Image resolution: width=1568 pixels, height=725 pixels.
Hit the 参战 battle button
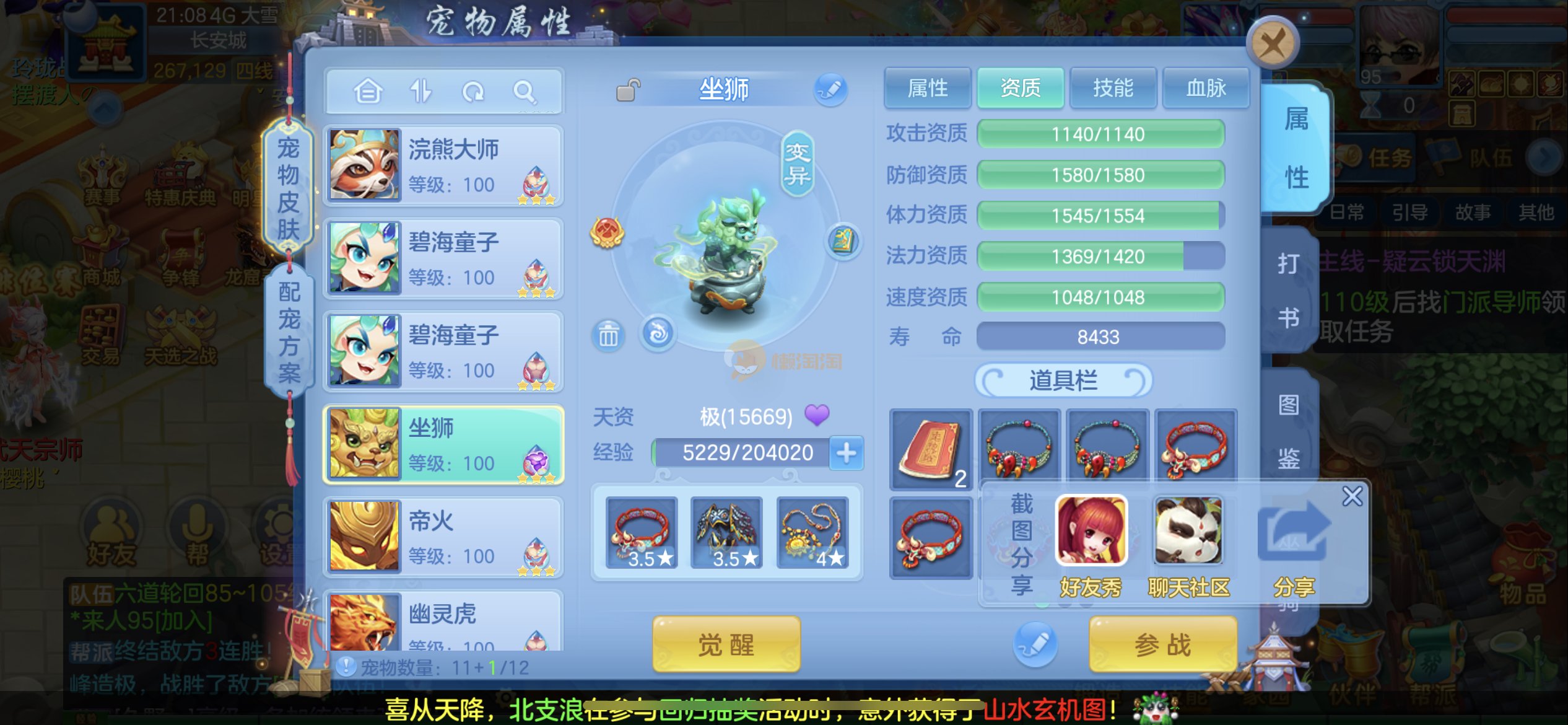(1162, 644)
